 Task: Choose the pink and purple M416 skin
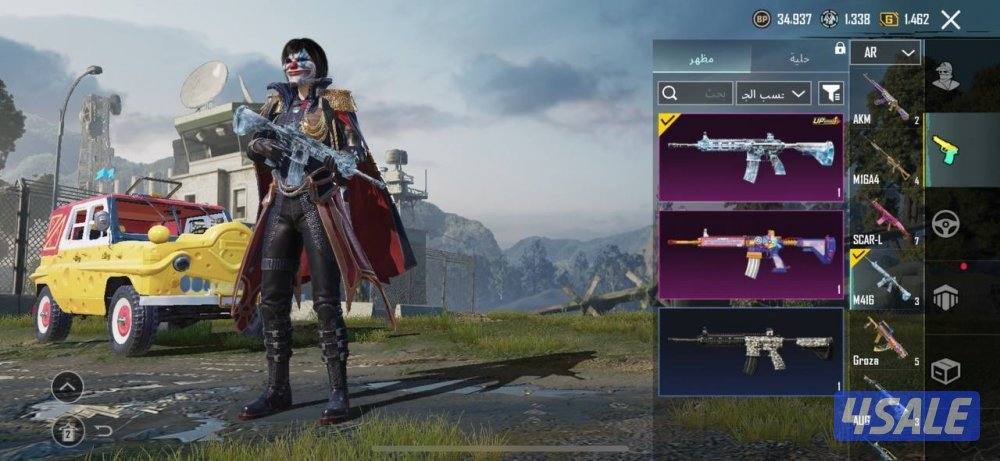tap(750, 254)
